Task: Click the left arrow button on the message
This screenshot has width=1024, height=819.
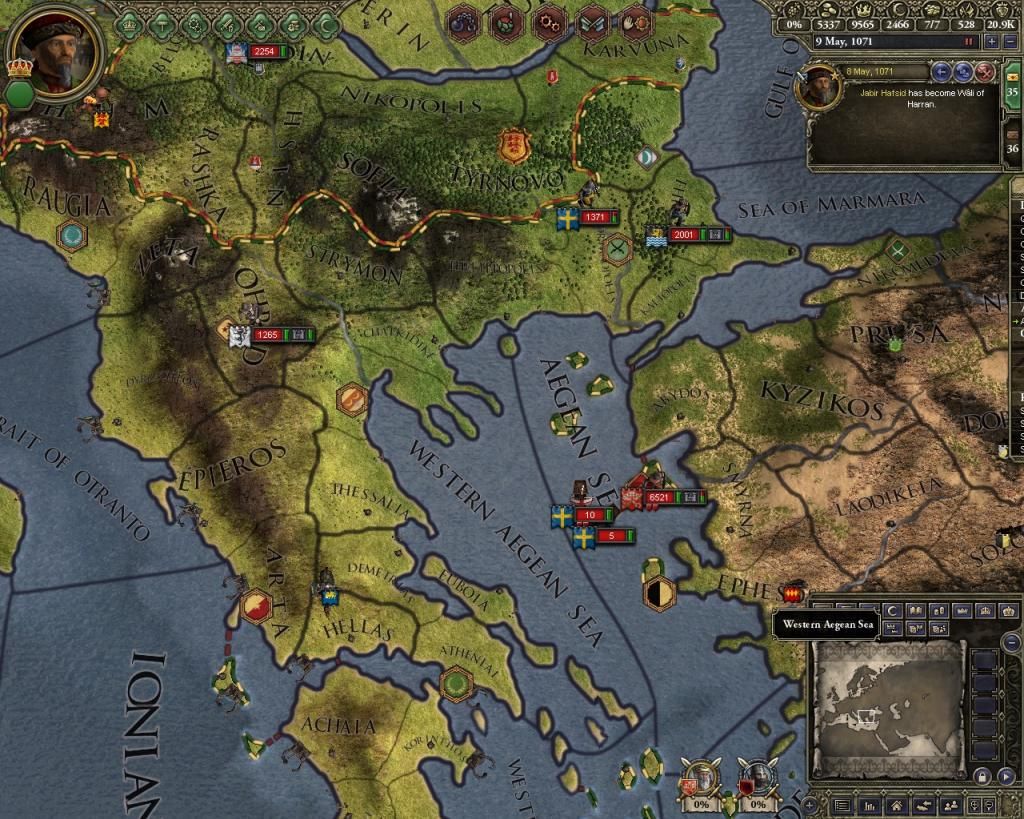Action: click(941, 72)
